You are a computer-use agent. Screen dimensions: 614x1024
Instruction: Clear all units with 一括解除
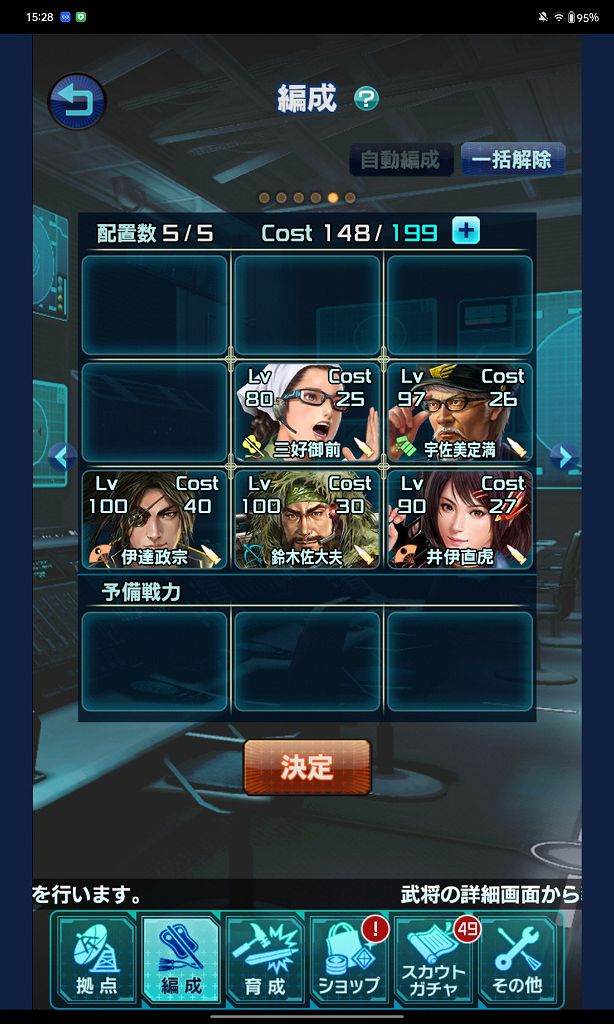pyautogui.click(x=512, y=159)
